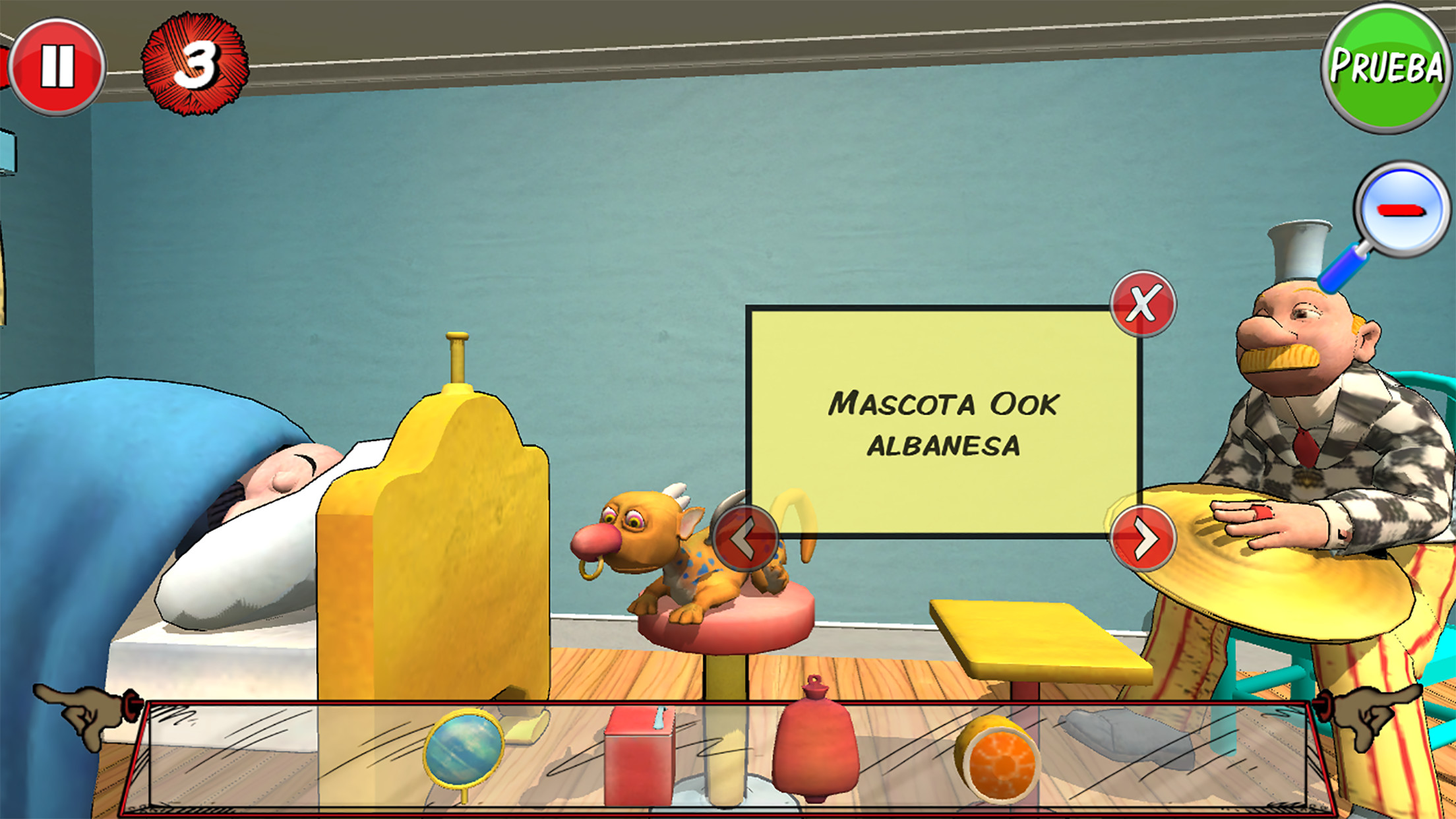The height and width of the screenshot is (819, 1456).
Task: Click the left arrow on the description sign
Action: [x=746, y=539]
